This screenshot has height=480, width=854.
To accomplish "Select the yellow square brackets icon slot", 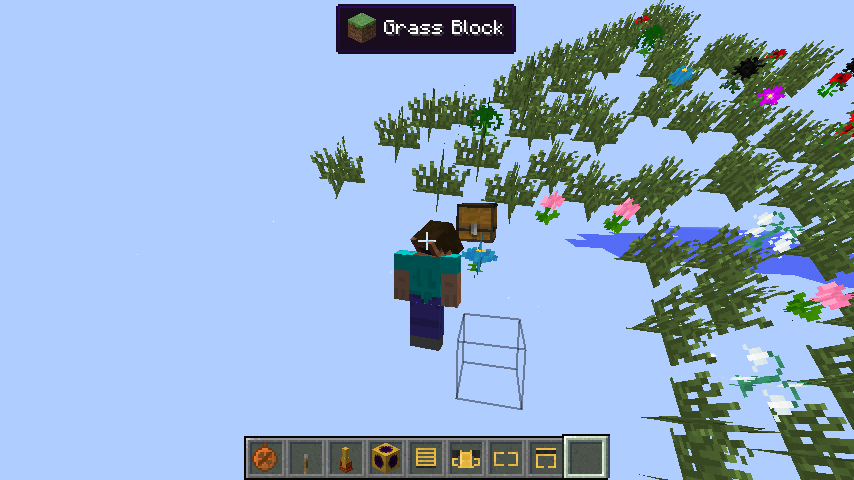I will tap(505, 459).
